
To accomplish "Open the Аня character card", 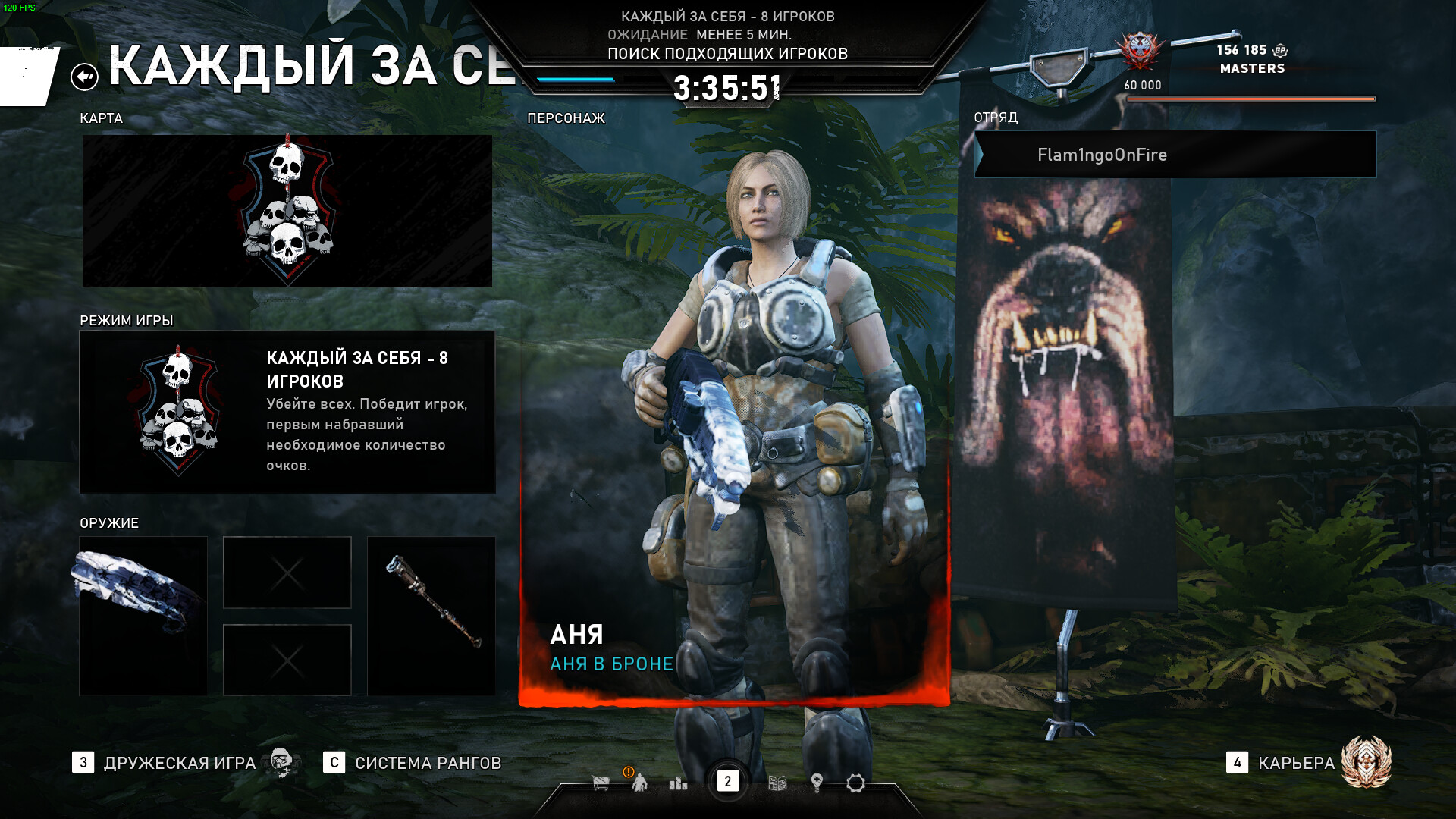I will click(x=733, y=425).
